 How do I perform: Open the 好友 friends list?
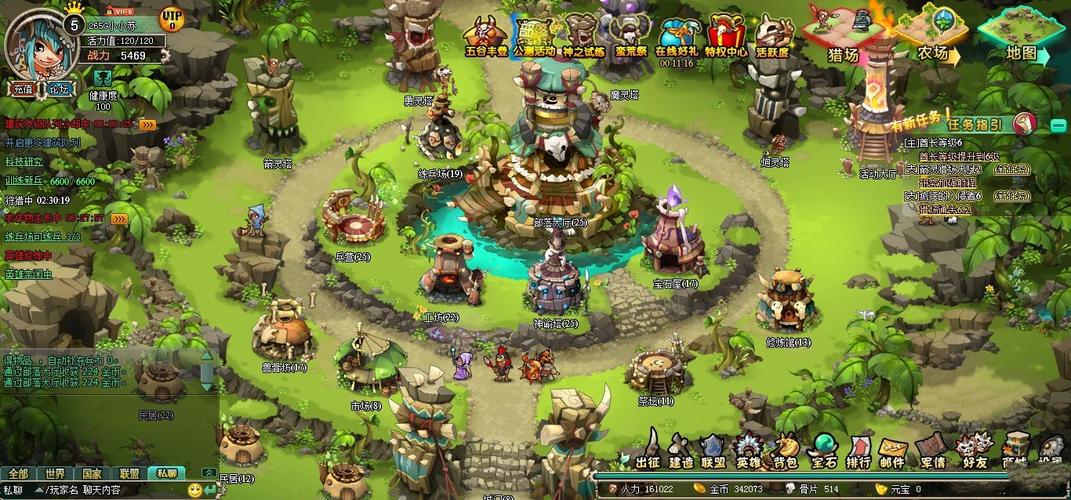point(975,451)
